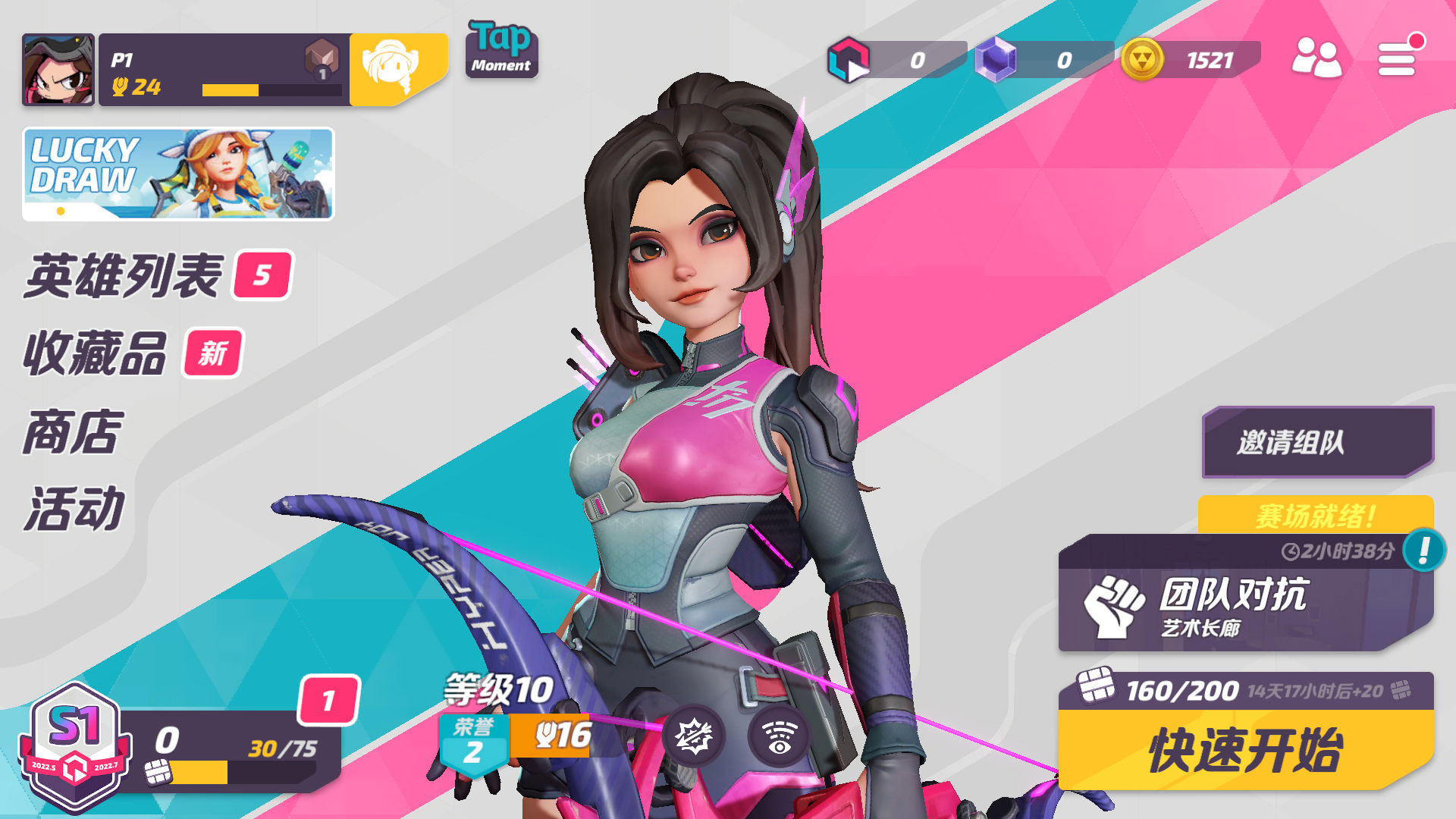Open the Tap Moment feature

[x=501, y=50]
